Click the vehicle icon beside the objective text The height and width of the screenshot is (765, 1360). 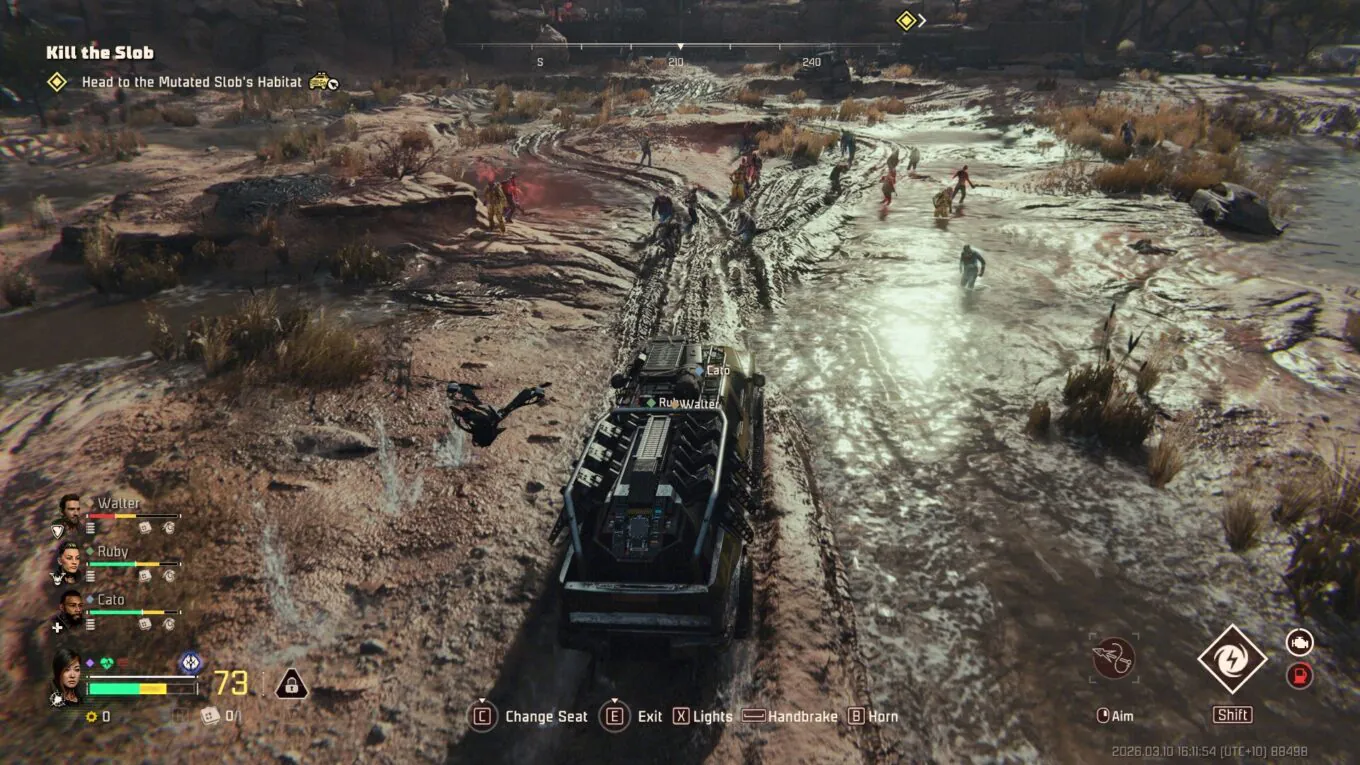tap(323, 81)
